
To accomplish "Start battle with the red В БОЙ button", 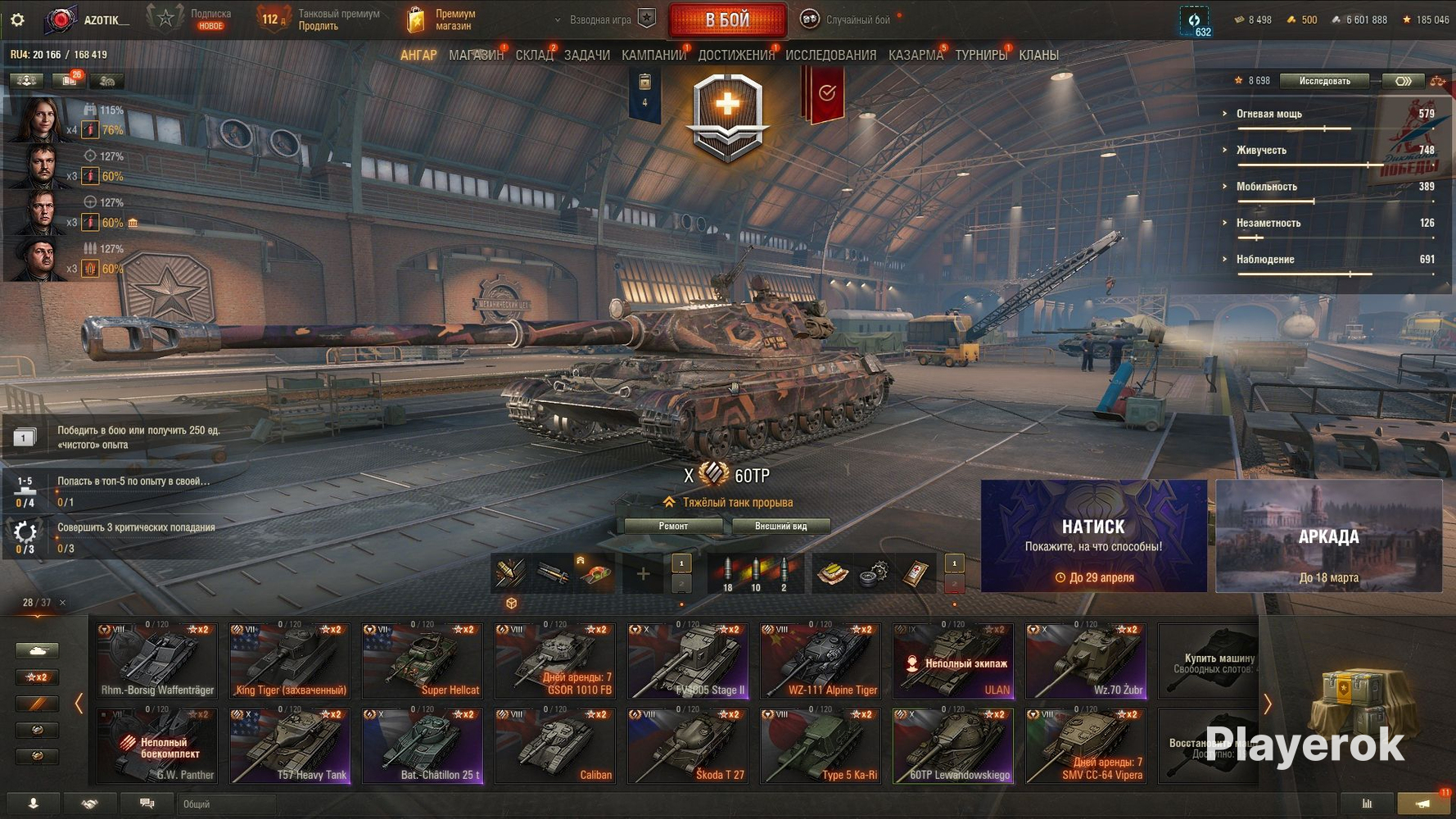I will tap(727, 20).
